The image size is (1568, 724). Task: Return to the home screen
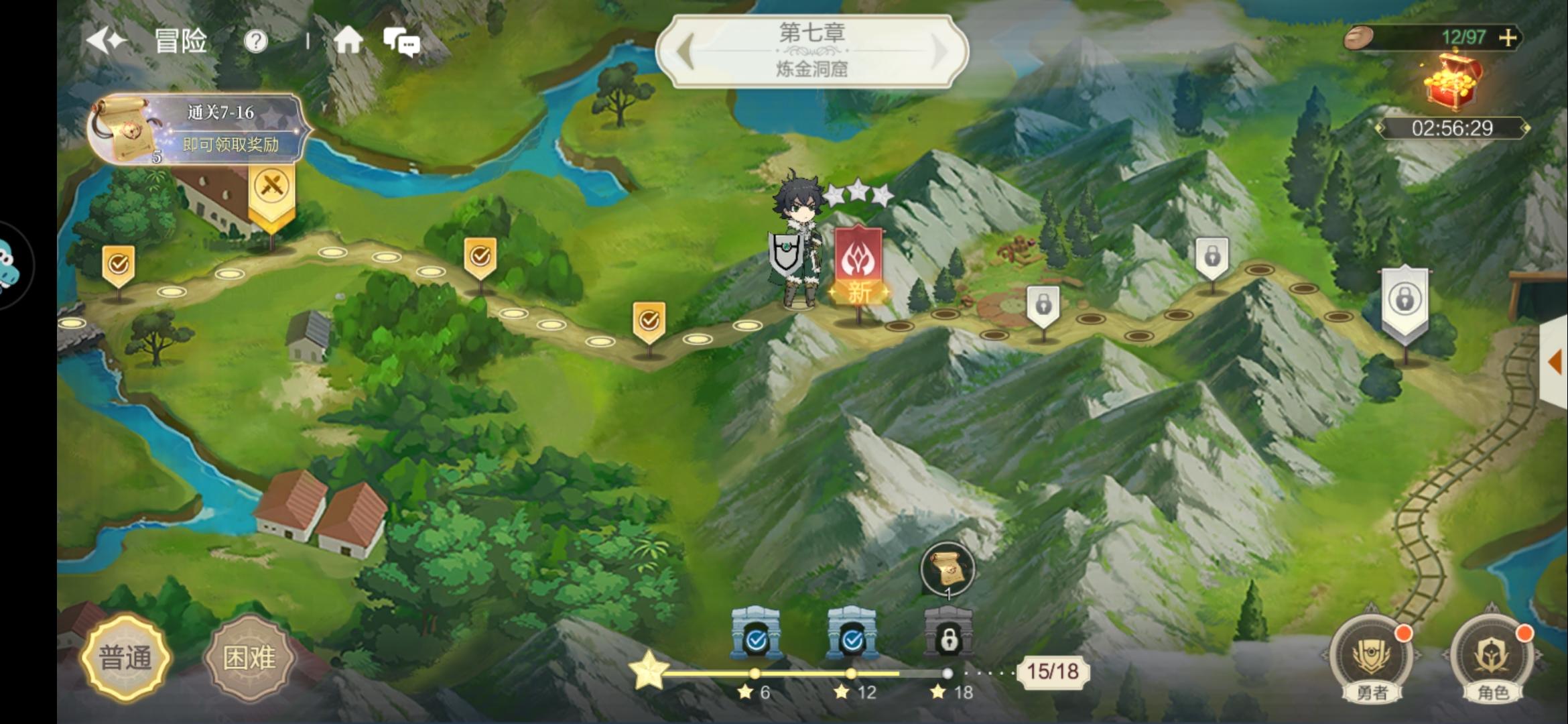coord(348,42)
